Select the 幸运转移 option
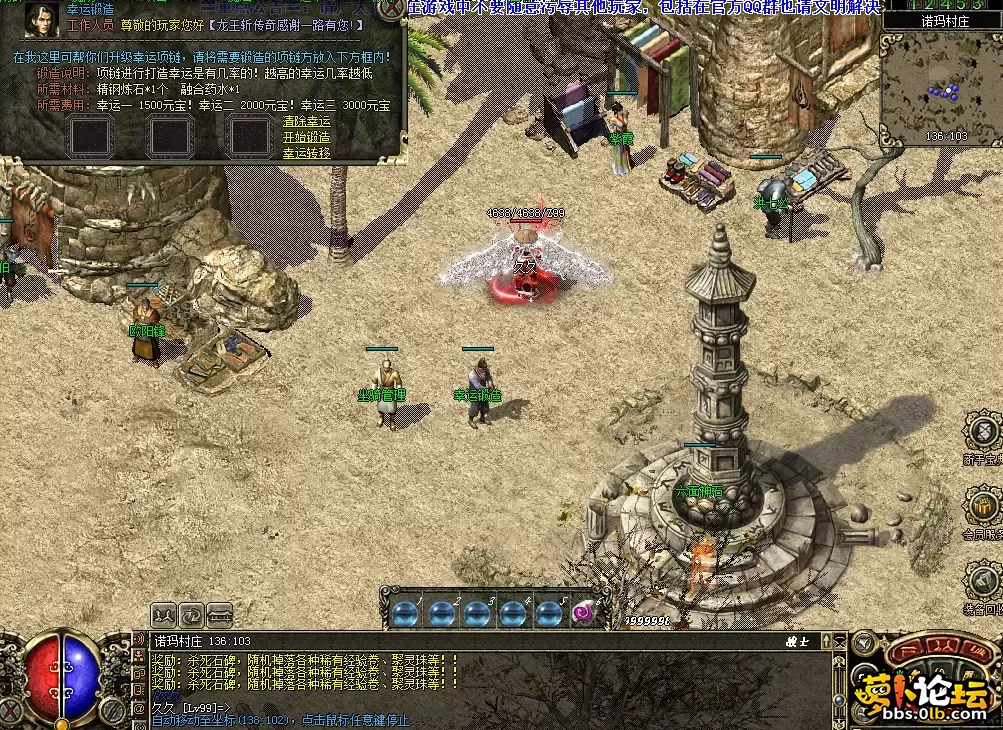Screen dimensions: 1003x730 [306, 153]
